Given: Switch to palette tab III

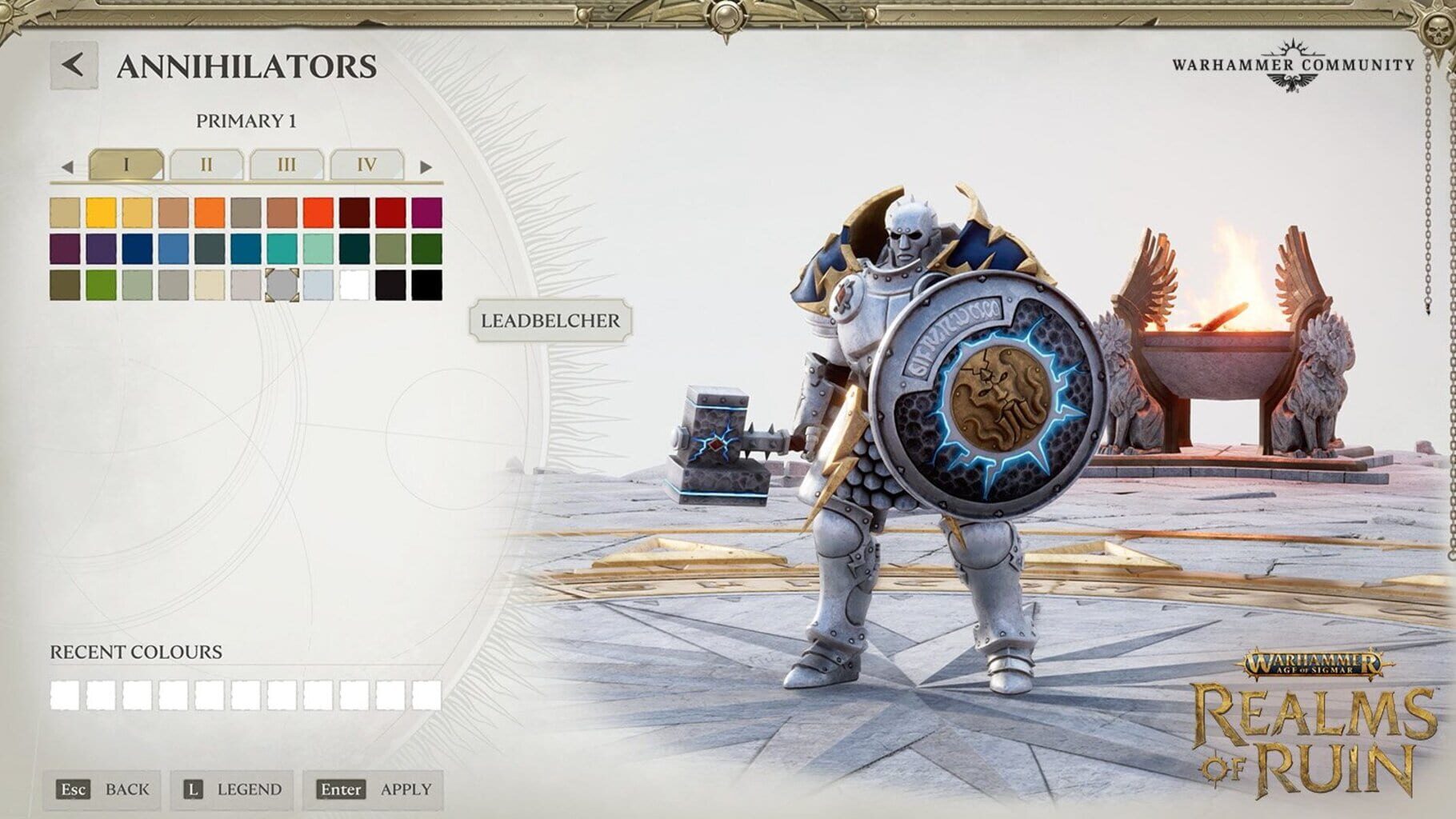Looking at the screenshot, I should point(286,165).
